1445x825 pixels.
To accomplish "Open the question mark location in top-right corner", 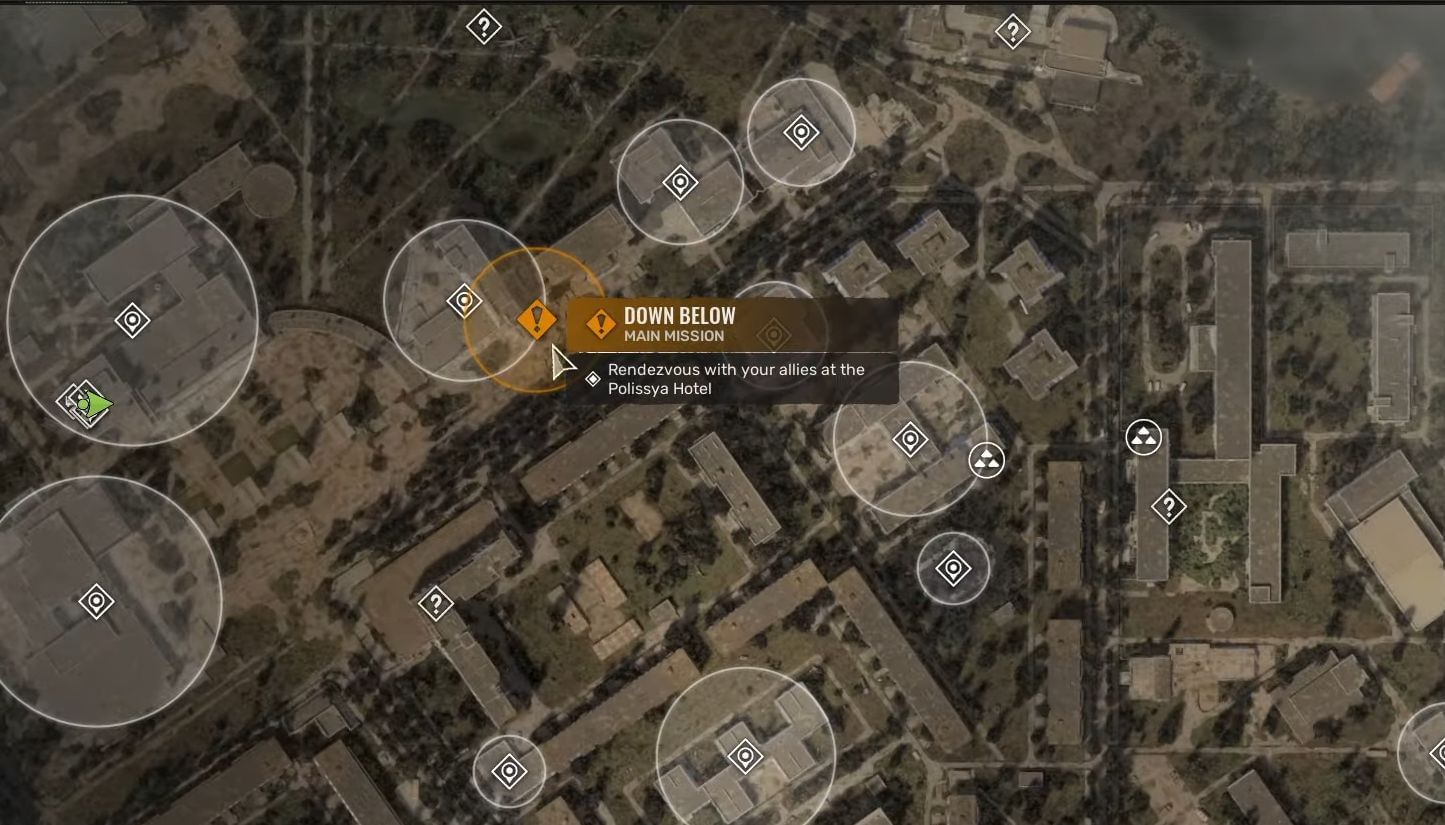I will [x=1013, y=32].
